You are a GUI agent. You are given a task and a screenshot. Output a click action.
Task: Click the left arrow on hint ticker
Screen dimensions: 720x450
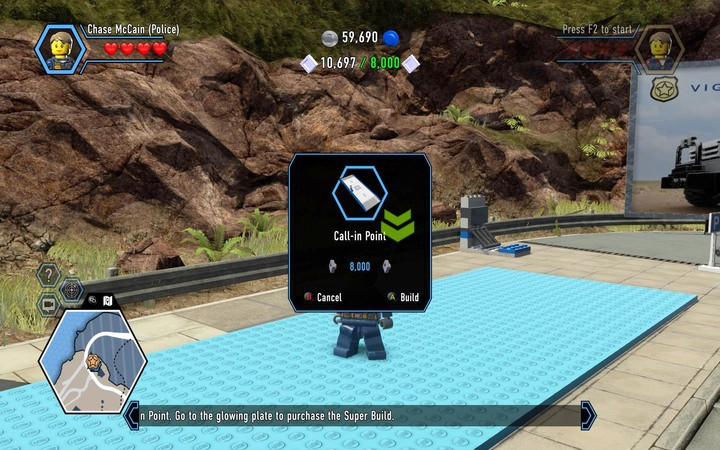(132, 415)
